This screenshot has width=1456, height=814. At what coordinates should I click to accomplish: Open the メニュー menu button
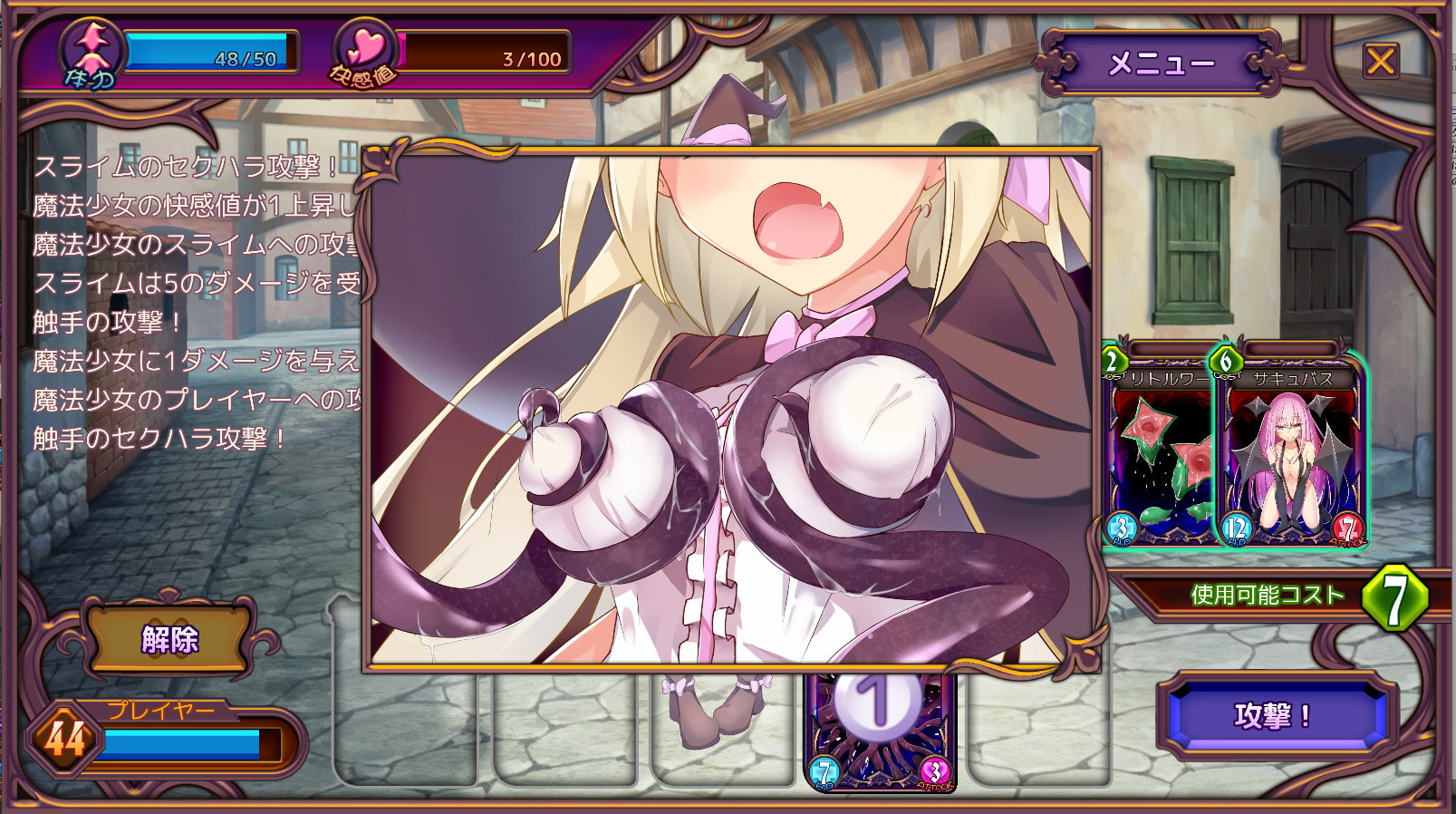click(x=1161, y=63)
